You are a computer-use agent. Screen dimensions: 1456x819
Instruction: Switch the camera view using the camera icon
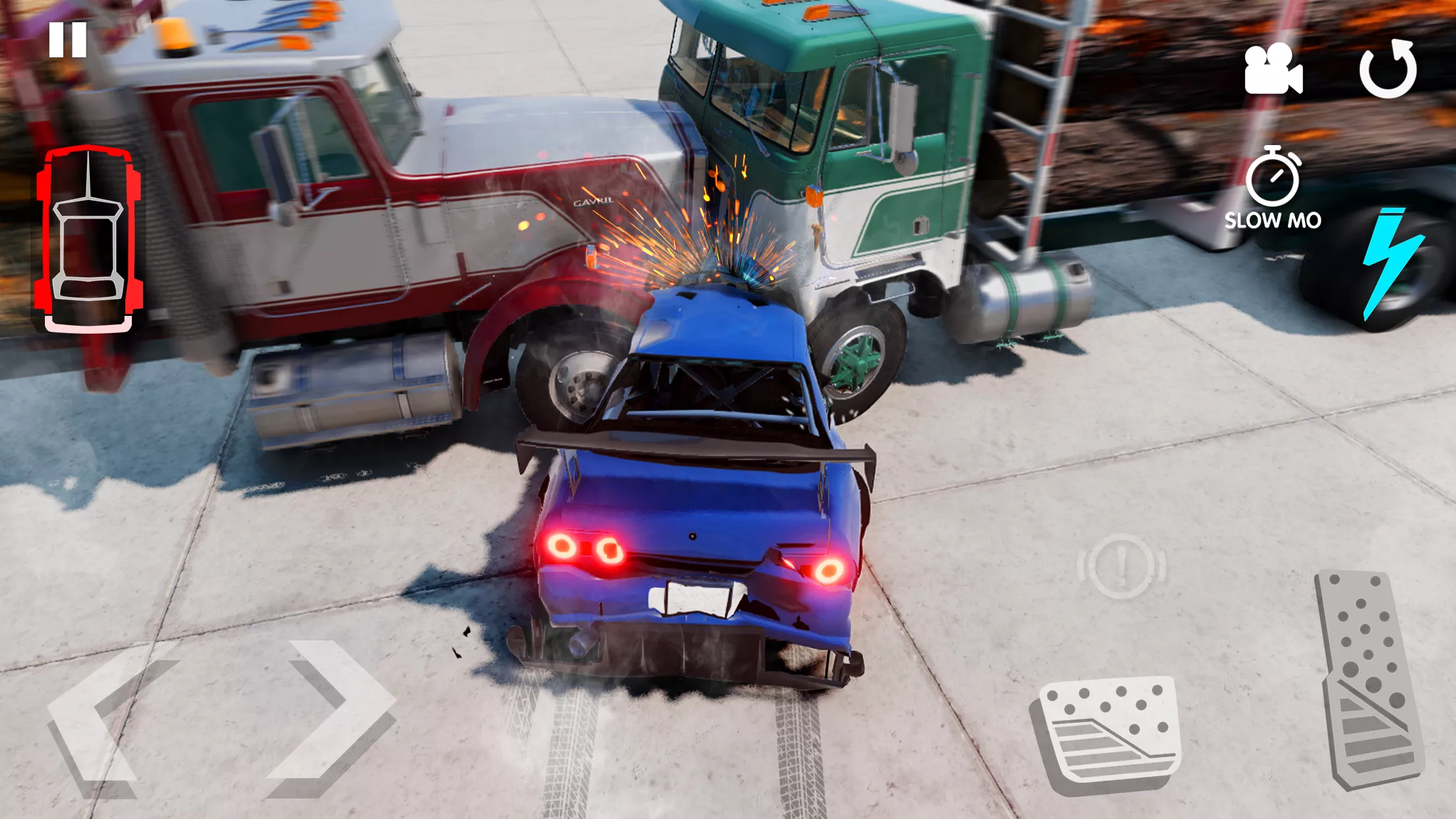[1273, 70]
